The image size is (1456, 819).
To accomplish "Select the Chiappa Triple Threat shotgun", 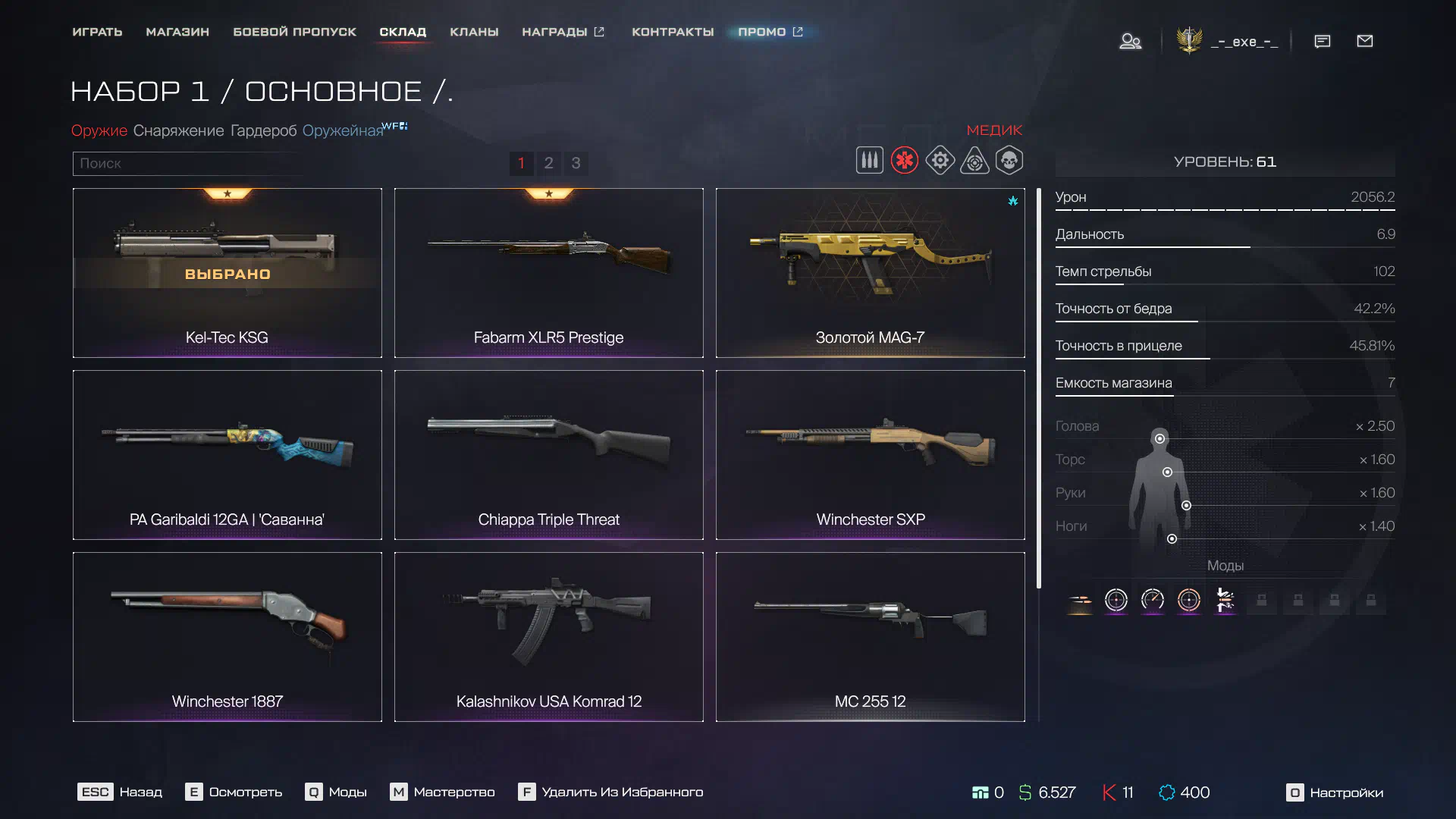I will 548,455.
